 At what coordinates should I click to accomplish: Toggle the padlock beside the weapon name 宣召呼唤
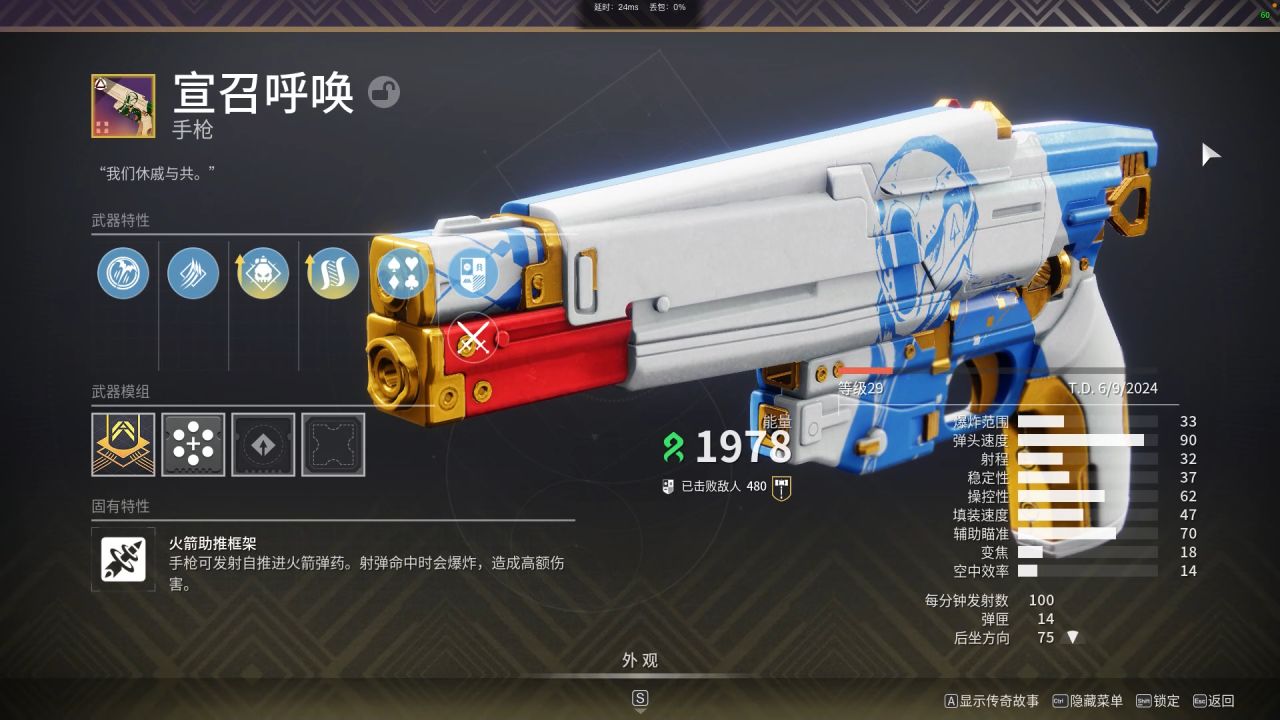click(386, 92)
